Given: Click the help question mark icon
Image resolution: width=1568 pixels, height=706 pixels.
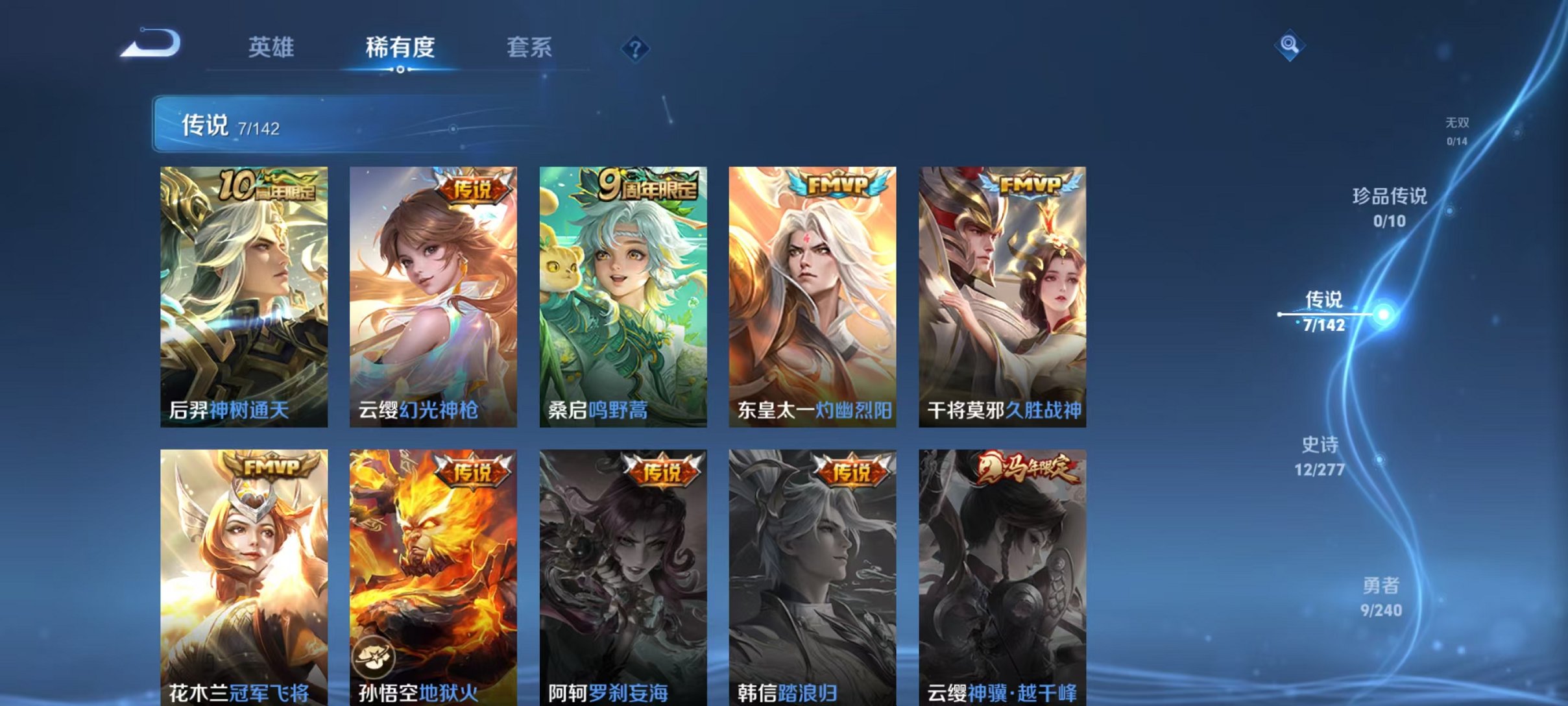Looking at the screenshot, I should coord(637,49).
